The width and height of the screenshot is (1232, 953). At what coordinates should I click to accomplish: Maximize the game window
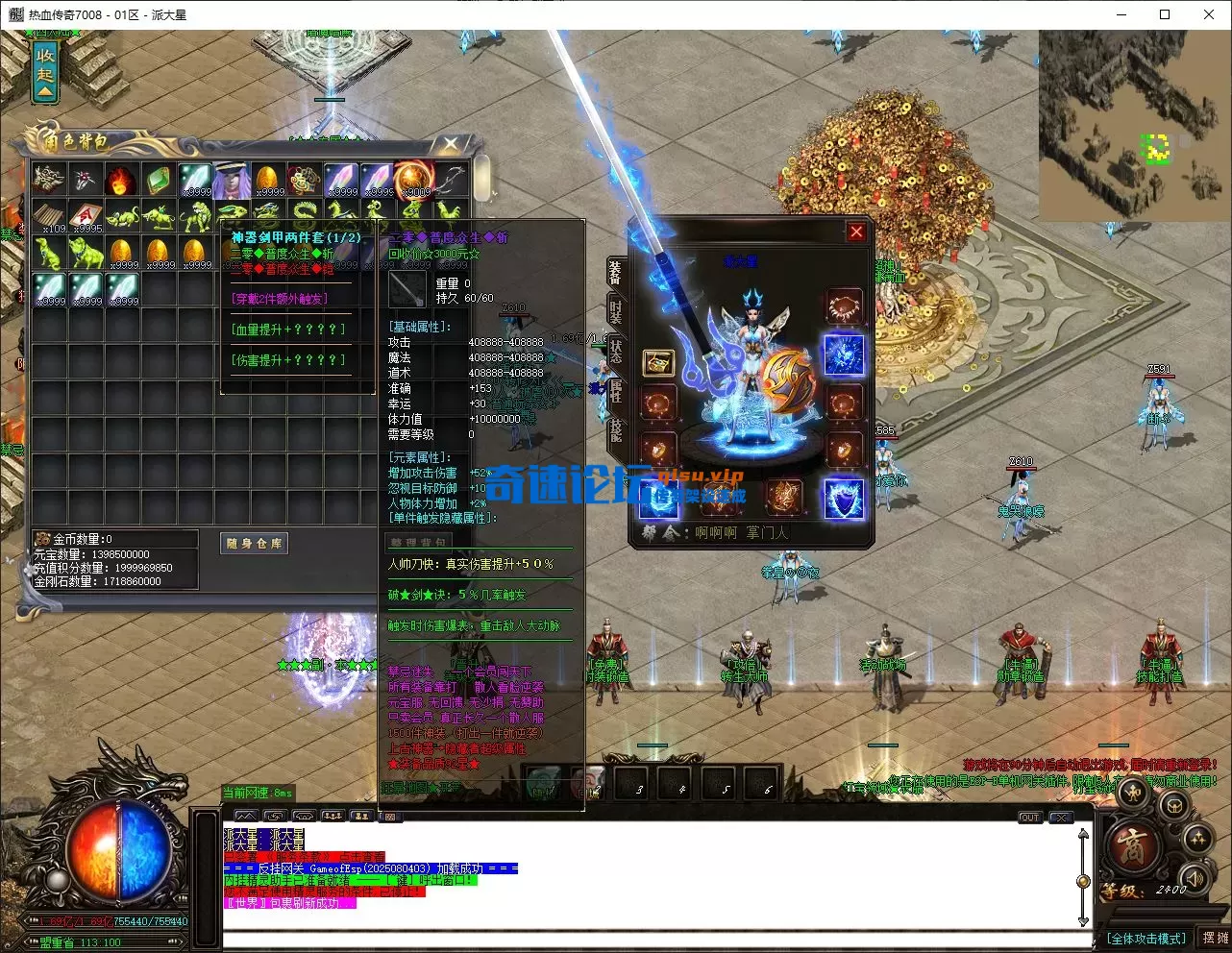click(1165, 14)
